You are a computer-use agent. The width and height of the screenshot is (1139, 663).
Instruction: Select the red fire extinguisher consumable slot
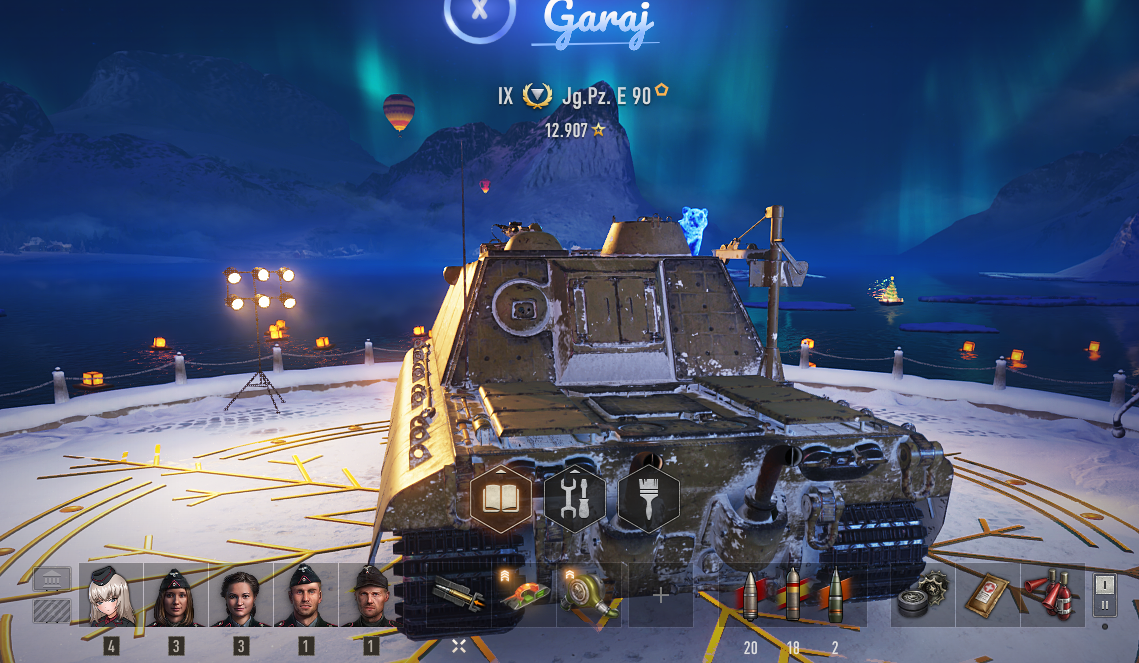pyautogui.click(x=1052, y=595)
